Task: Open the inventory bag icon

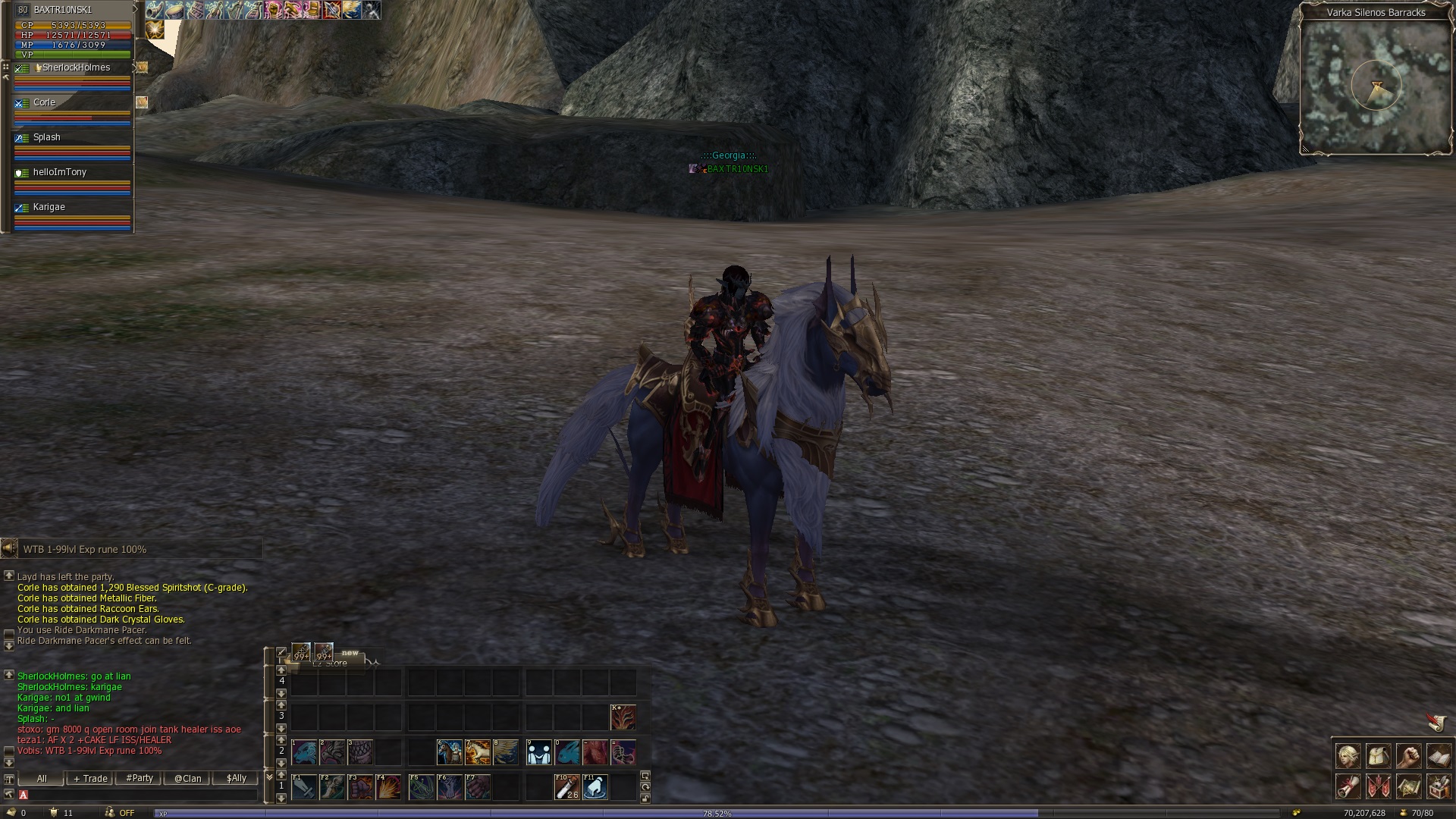Action: point(1379,757)
